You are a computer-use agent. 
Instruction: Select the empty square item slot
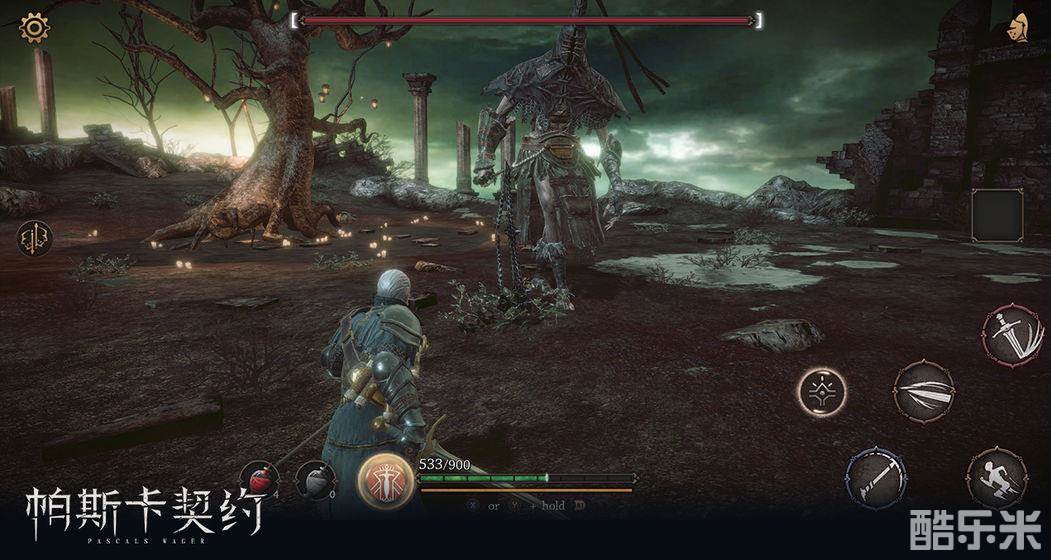(x=996, y=215)
